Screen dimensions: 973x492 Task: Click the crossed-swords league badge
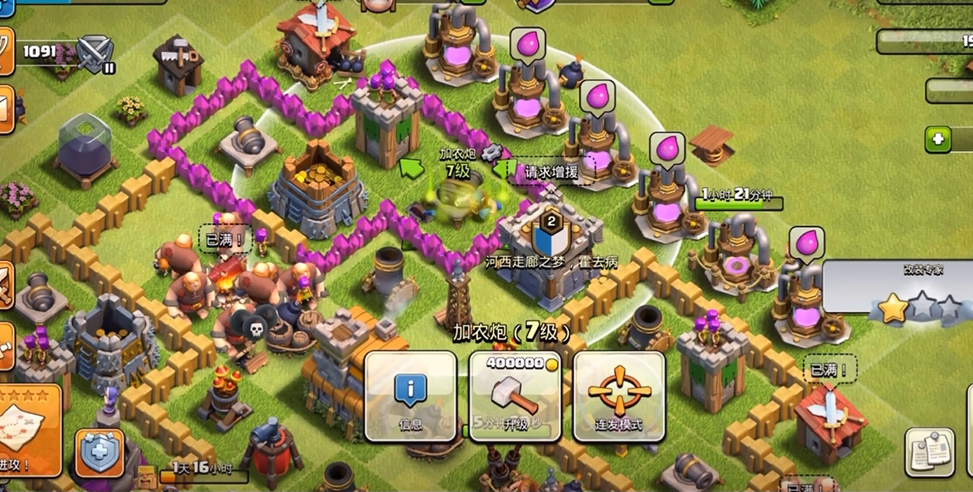96,51
